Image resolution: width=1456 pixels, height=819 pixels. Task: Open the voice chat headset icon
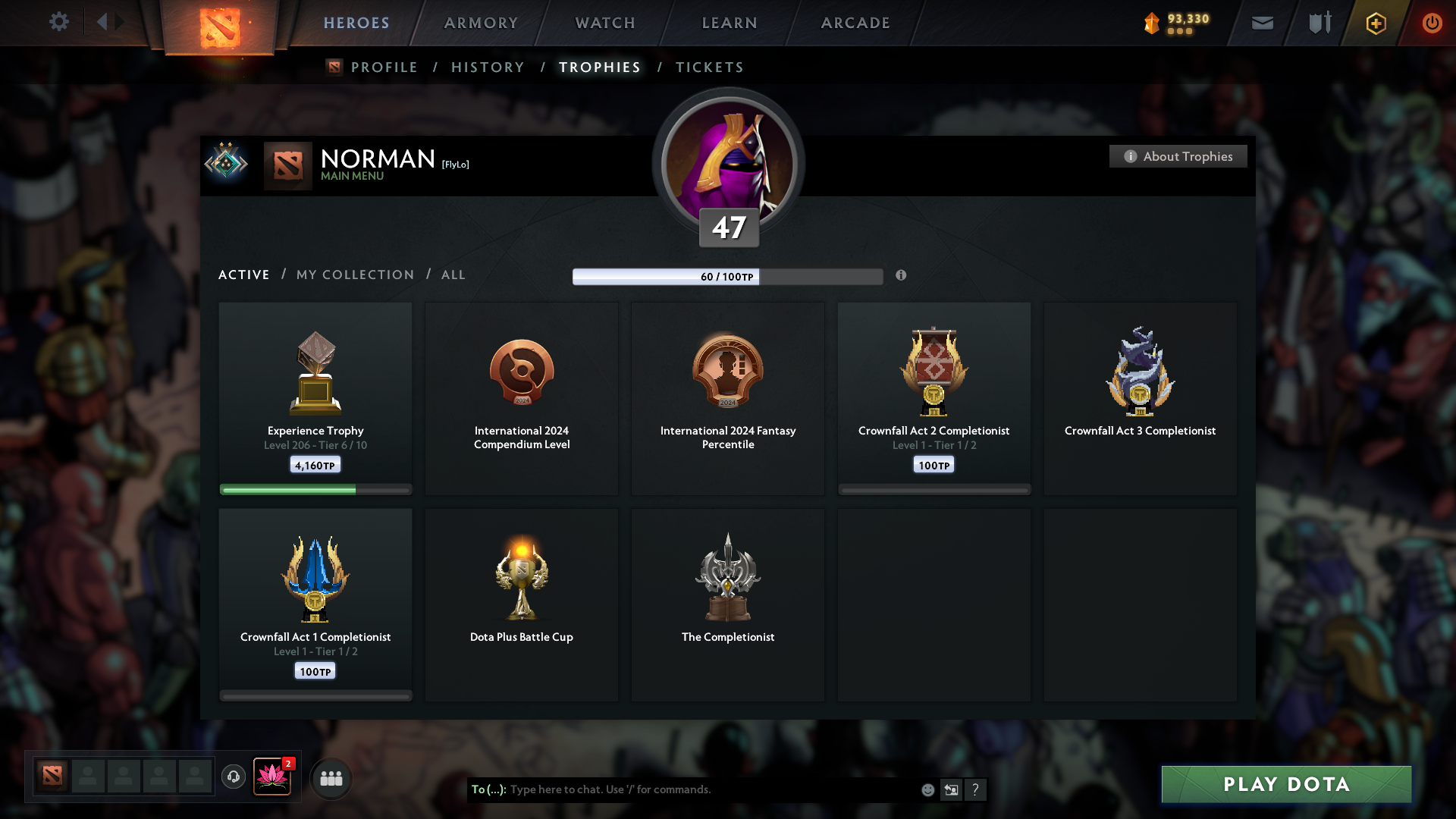pyautogui.click(x=234, y=778)
